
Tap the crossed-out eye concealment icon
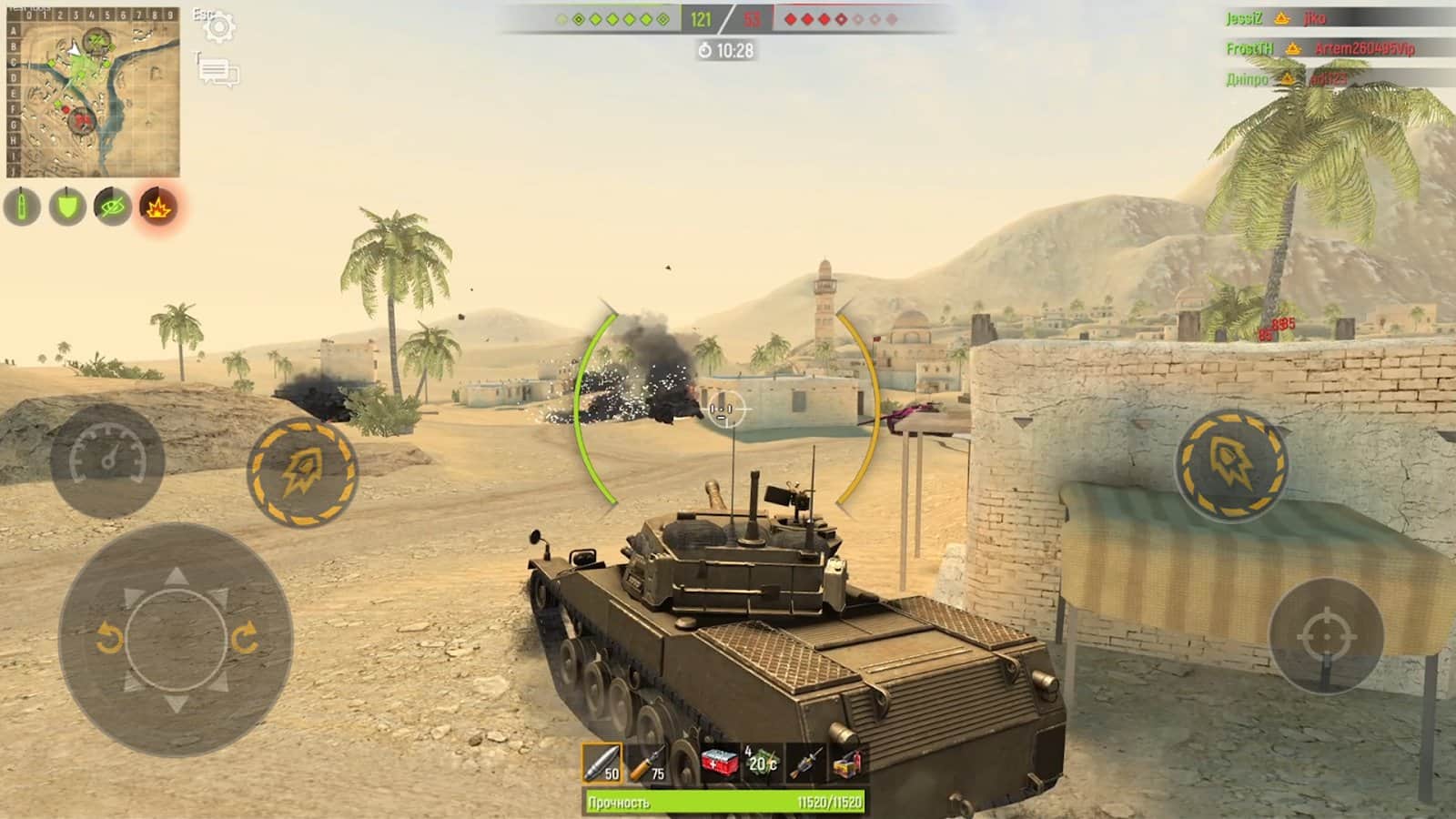tap(112, 207)
